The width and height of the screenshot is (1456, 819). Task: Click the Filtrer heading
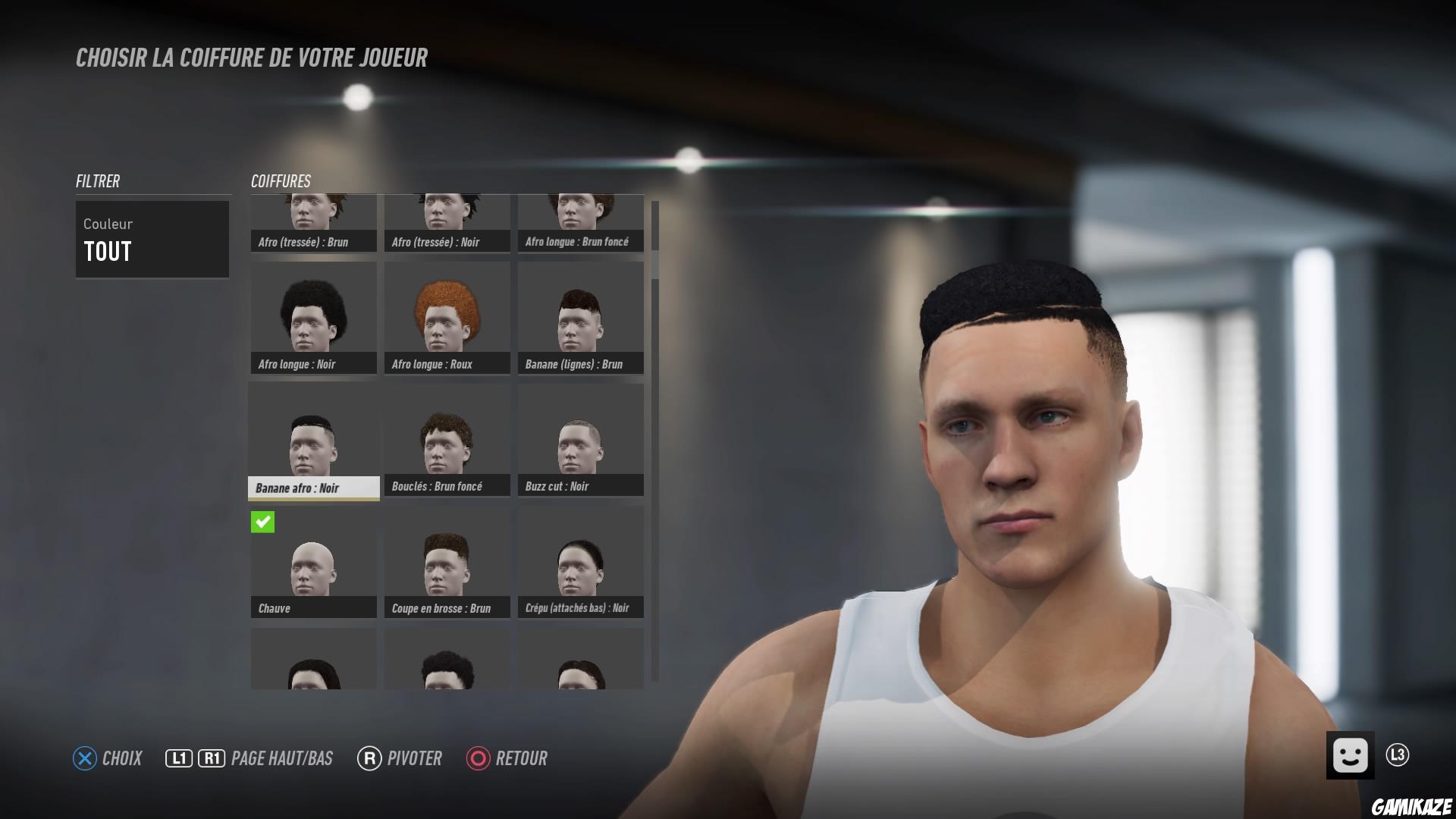97,181
